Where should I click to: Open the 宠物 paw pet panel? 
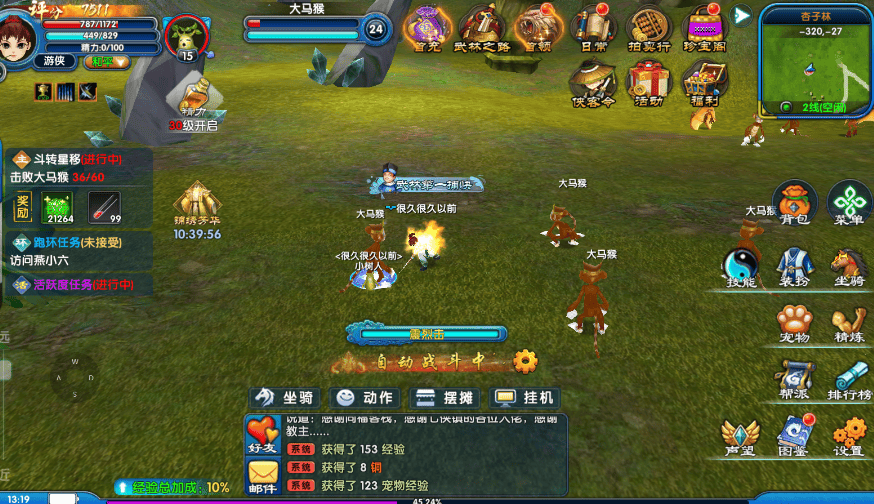pos(794,322)
